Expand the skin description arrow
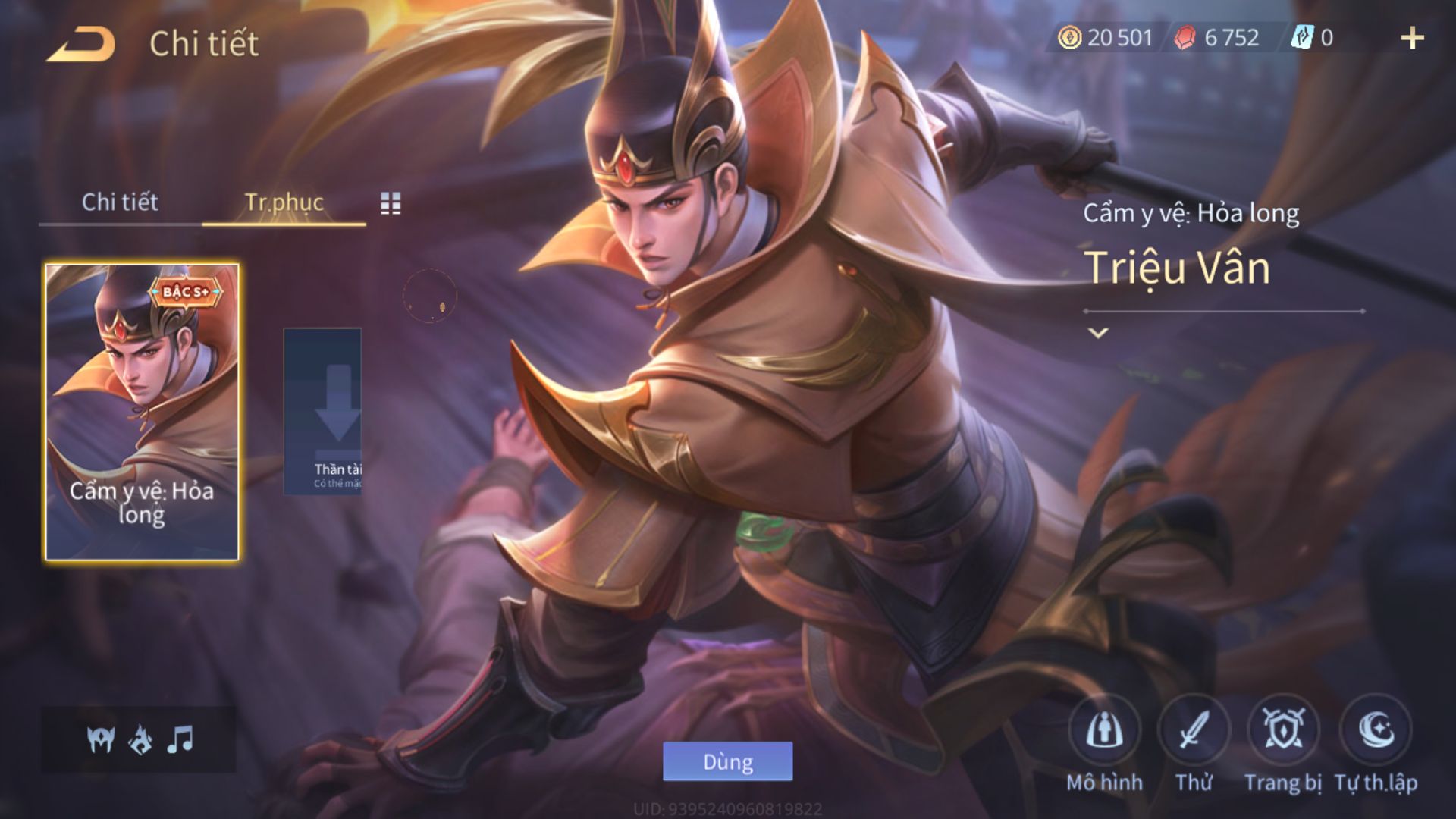Image resolution: width=1456 pixels, height=819 pixels. pyautogui.click(x=1098, y=332)
